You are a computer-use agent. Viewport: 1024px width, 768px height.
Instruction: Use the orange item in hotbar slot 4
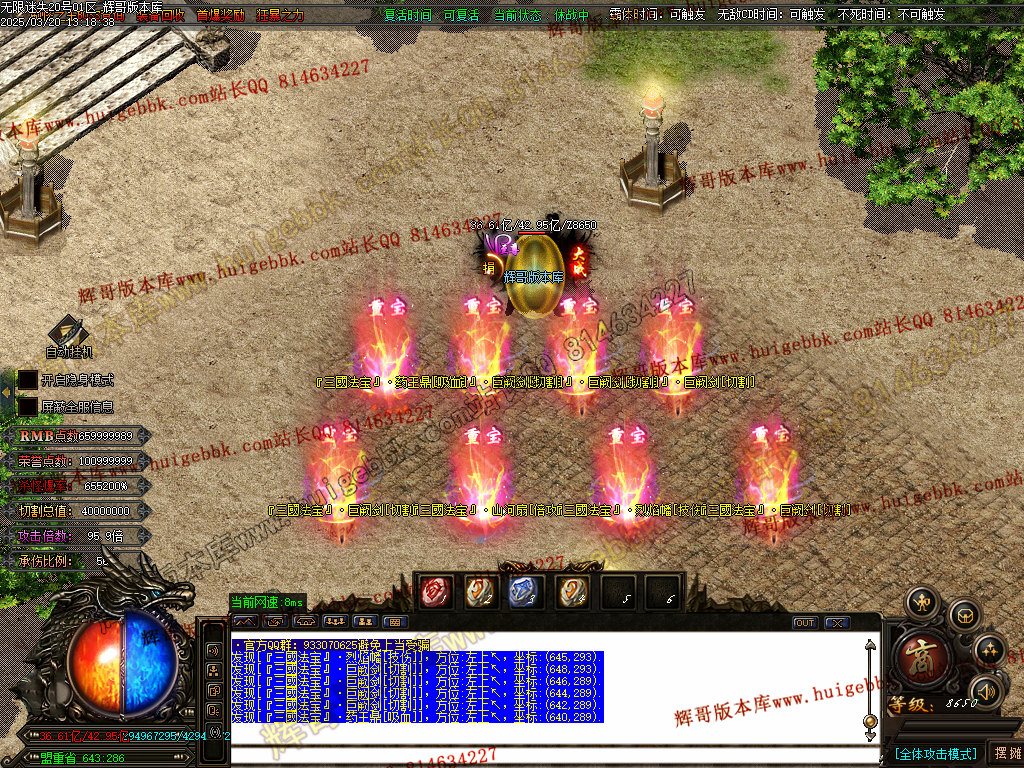click(x=572, y=592)
